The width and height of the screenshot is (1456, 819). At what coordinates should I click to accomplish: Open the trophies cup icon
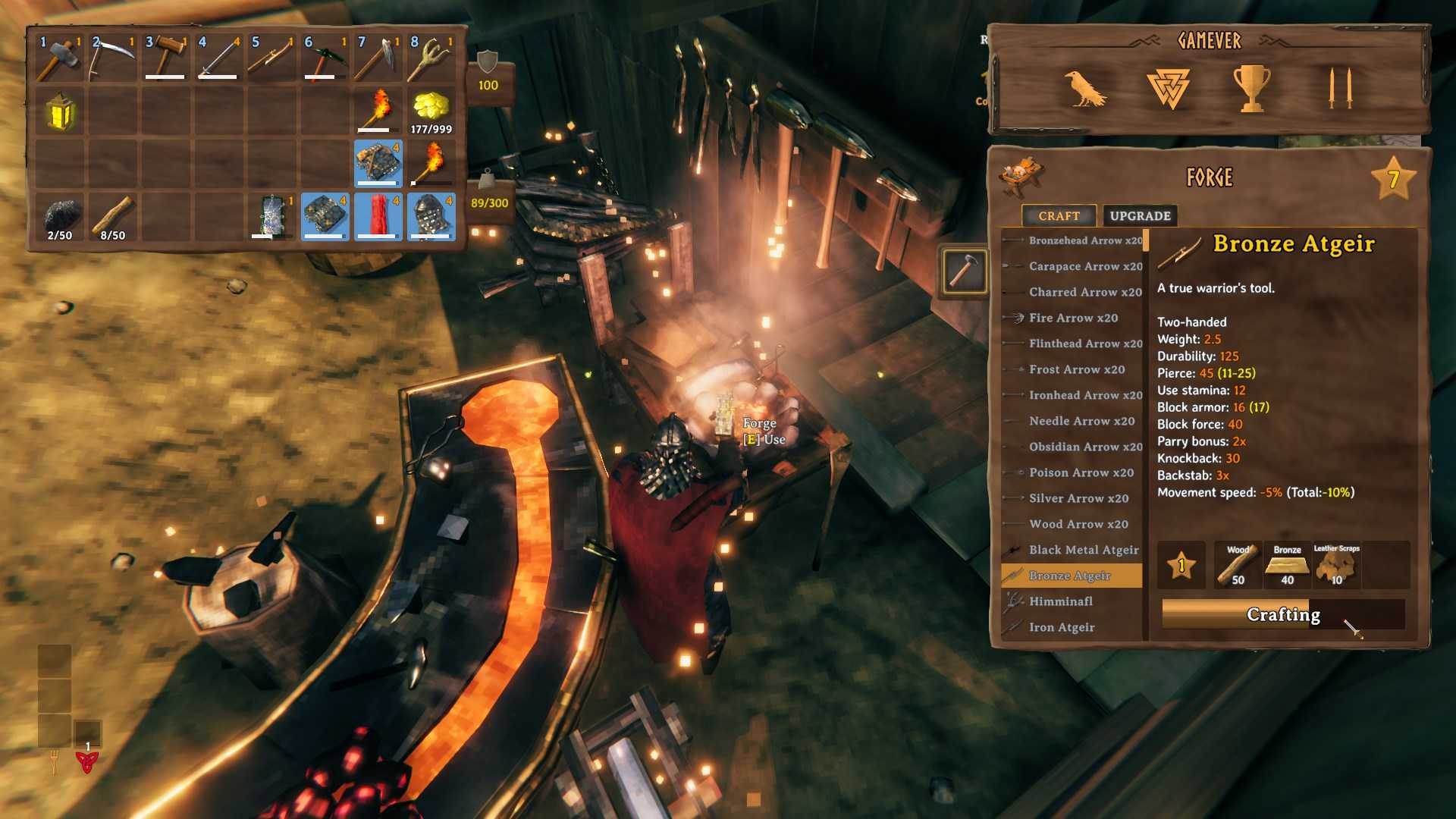click(x=1250, y=88)
